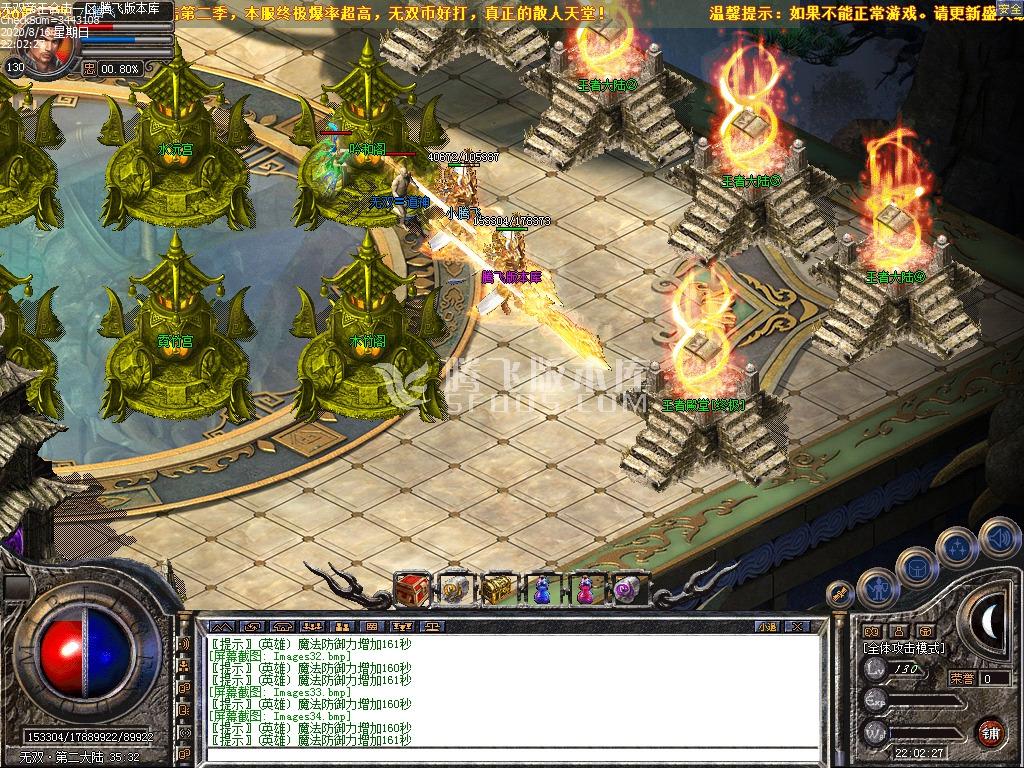Image resolution: width=1024 pixels, height=768 pixels.
Task: Open the skills four-star round button
Action: [957, 547]
